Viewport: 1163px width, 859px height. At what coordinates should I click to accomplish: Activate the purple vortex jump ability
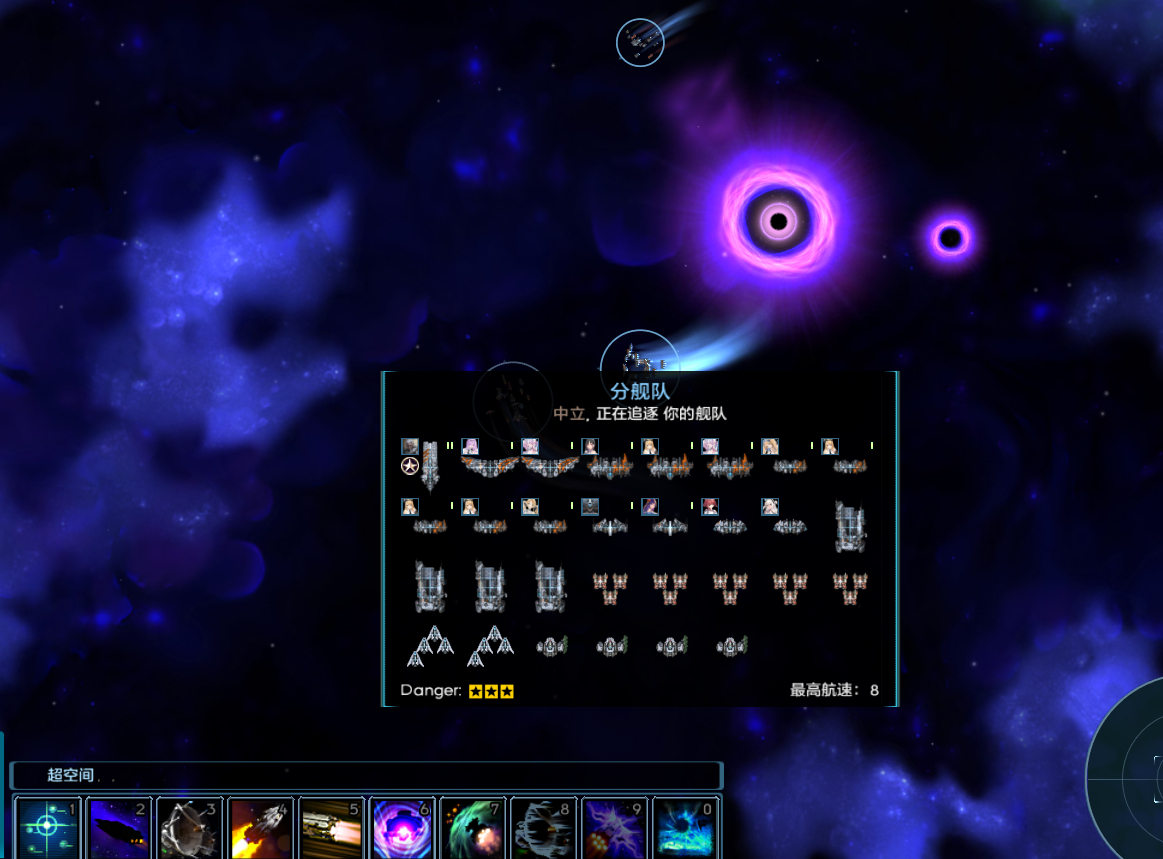click(402, 828)
